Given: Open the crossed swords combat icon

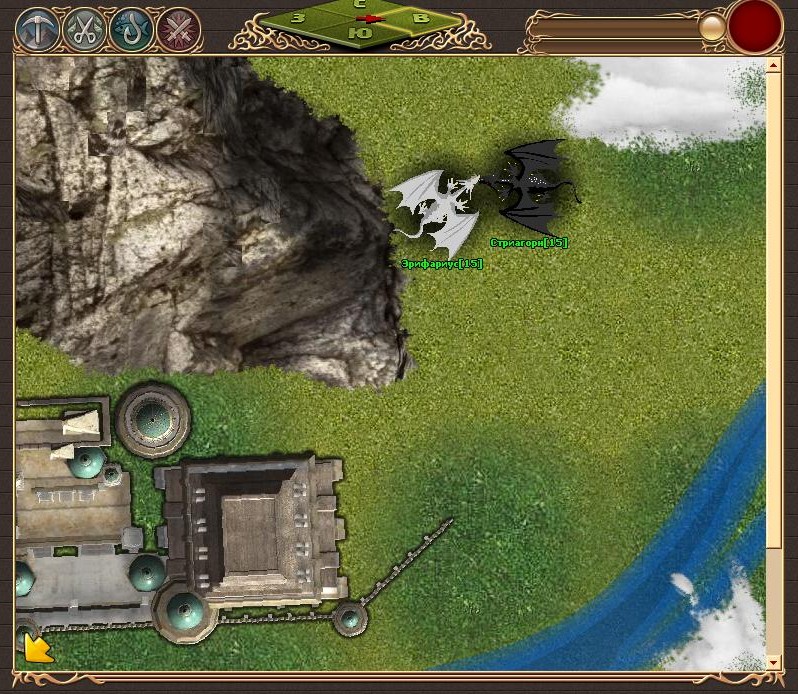Looking at the screenshot, I should tap(179, 30).
